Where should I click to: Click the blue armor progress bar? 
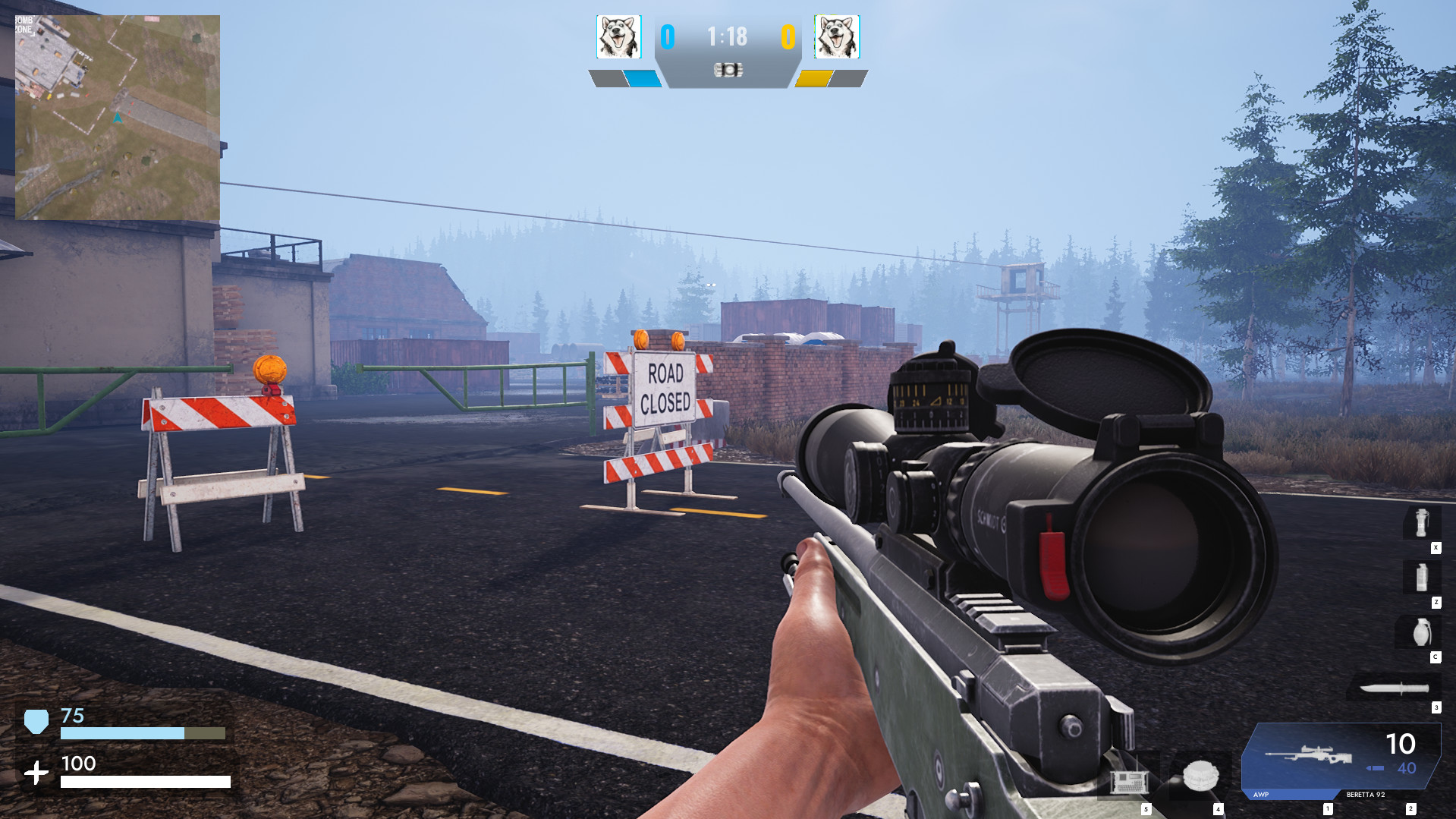(x=121, y=733)
